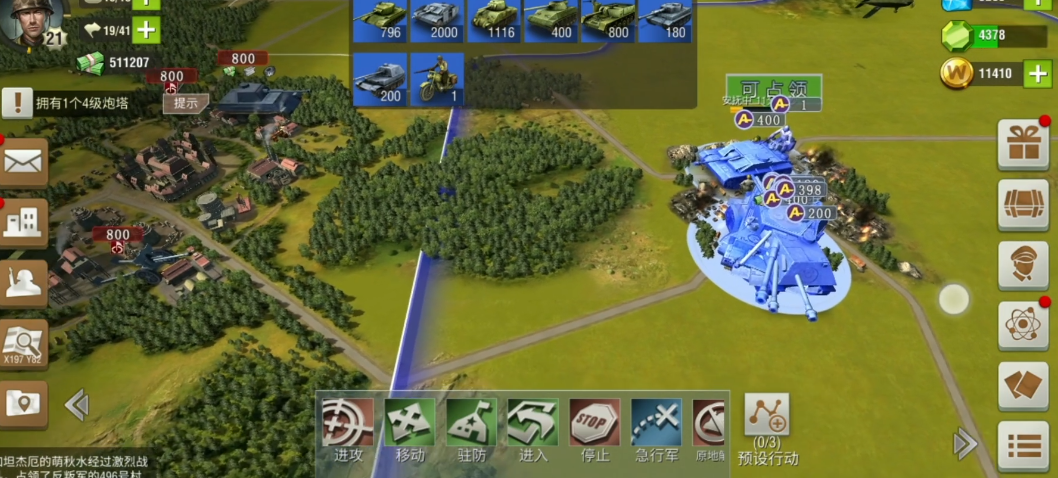The width and height of the screenshot is (1058, 478).
Task: Open the officer portrait menu
Action: coord(1023,265)
